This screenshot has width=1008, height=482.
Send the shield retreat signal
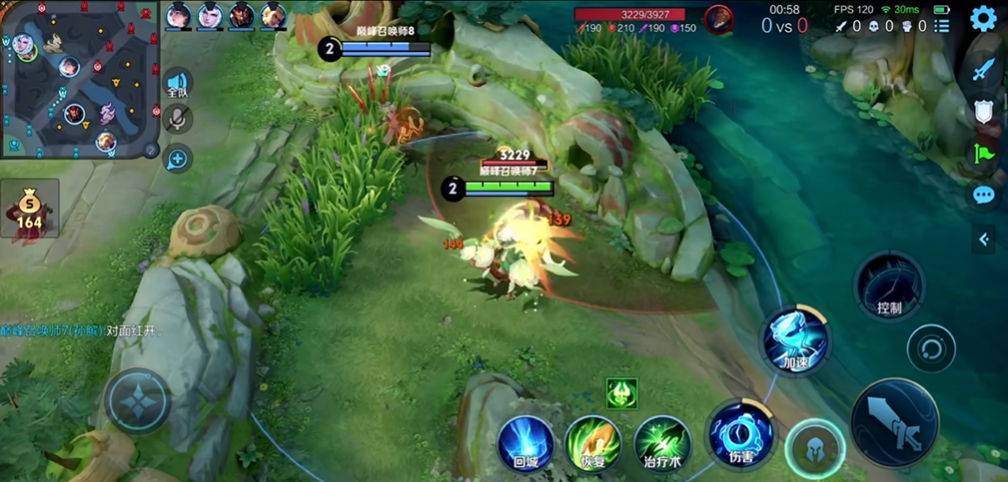[x=983, y=111]
